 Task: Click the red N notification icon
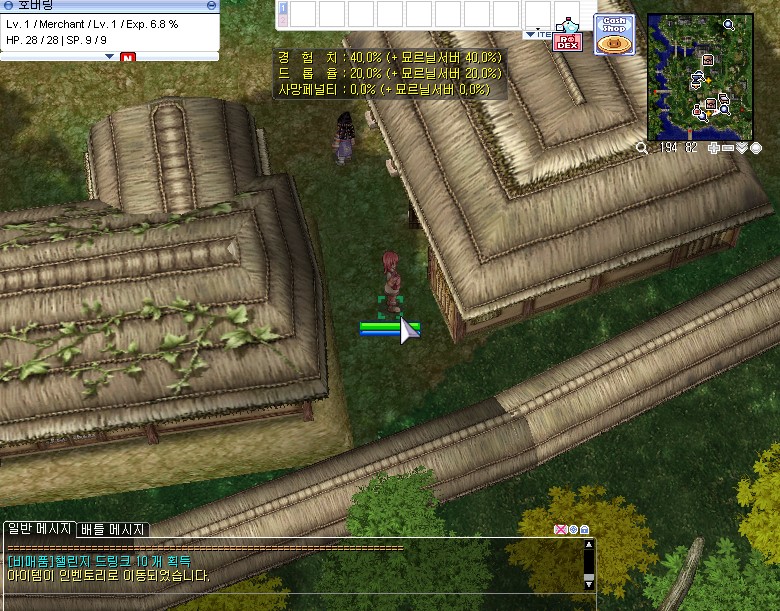(127, 57)
